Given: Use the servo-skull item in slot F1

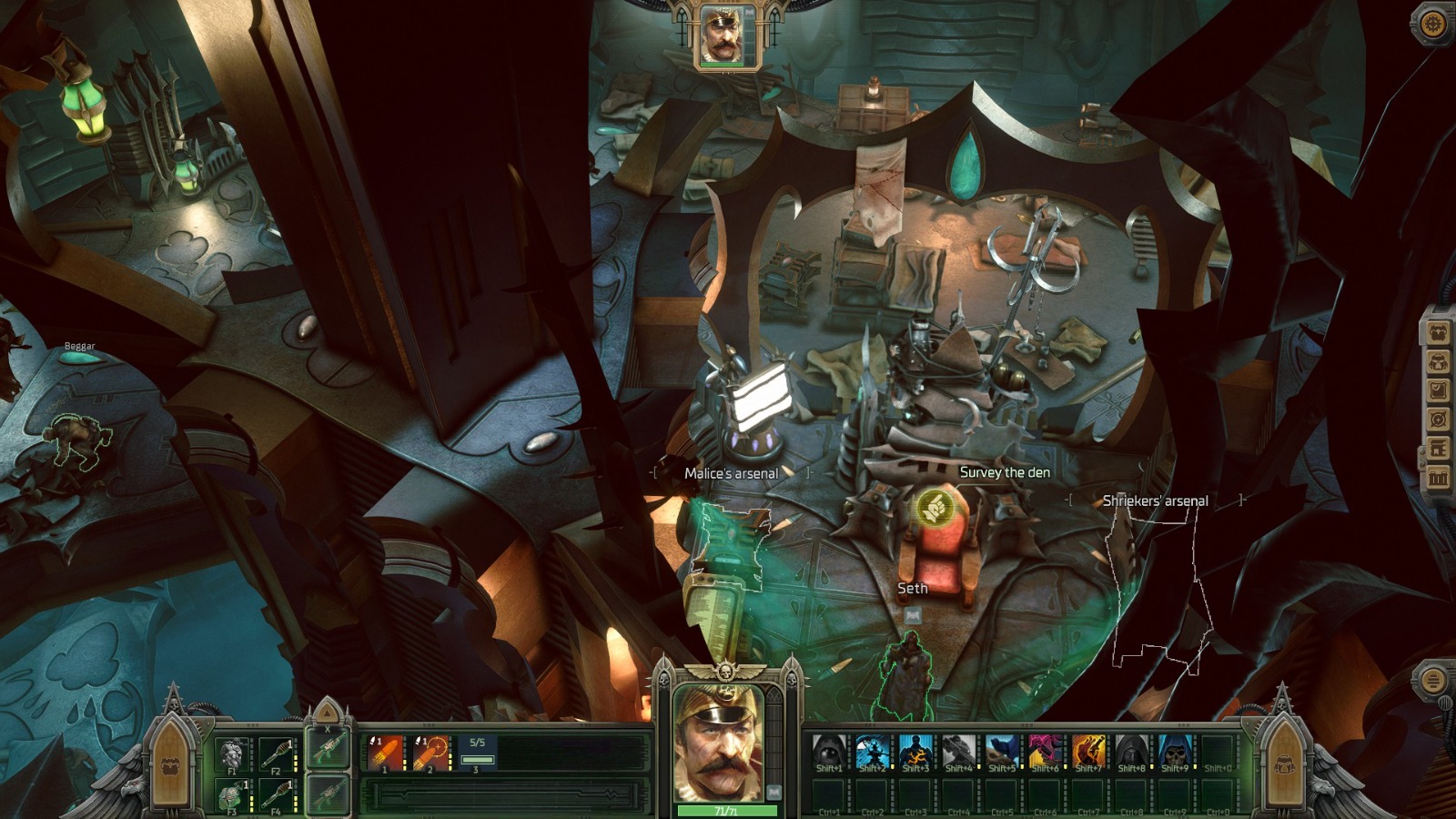Looking at the screenshot, I should 232,752.
